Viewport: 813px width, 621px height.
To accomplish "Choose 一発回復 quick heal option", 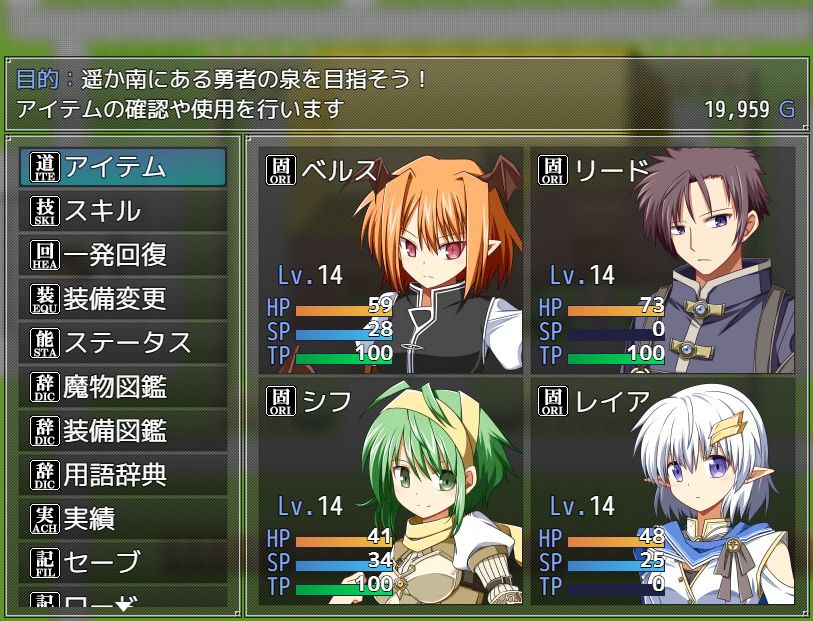I will coord(123,255).
